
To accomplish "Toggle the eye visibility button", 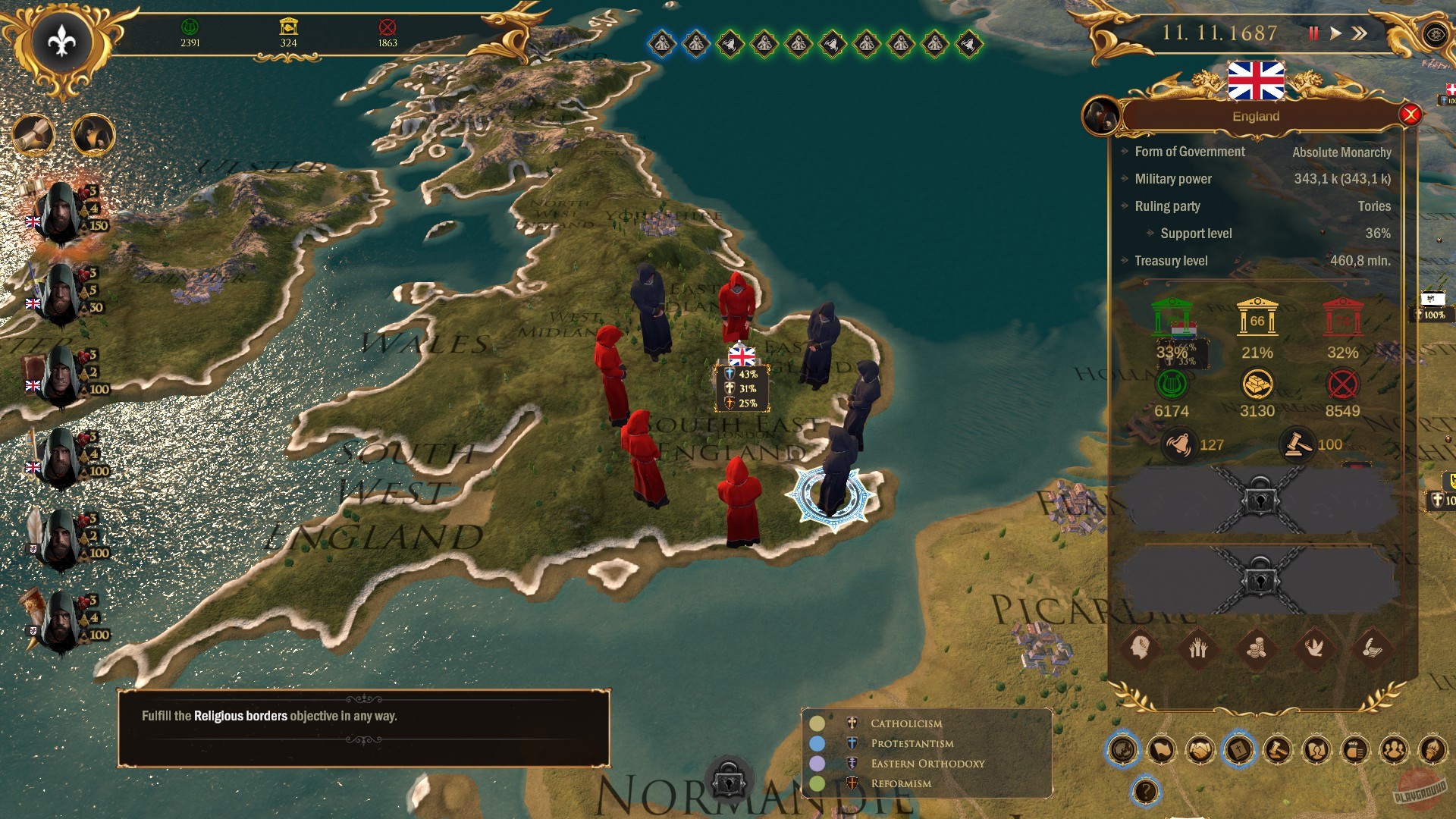I will pyautogui.click(x=1435, y=35).
